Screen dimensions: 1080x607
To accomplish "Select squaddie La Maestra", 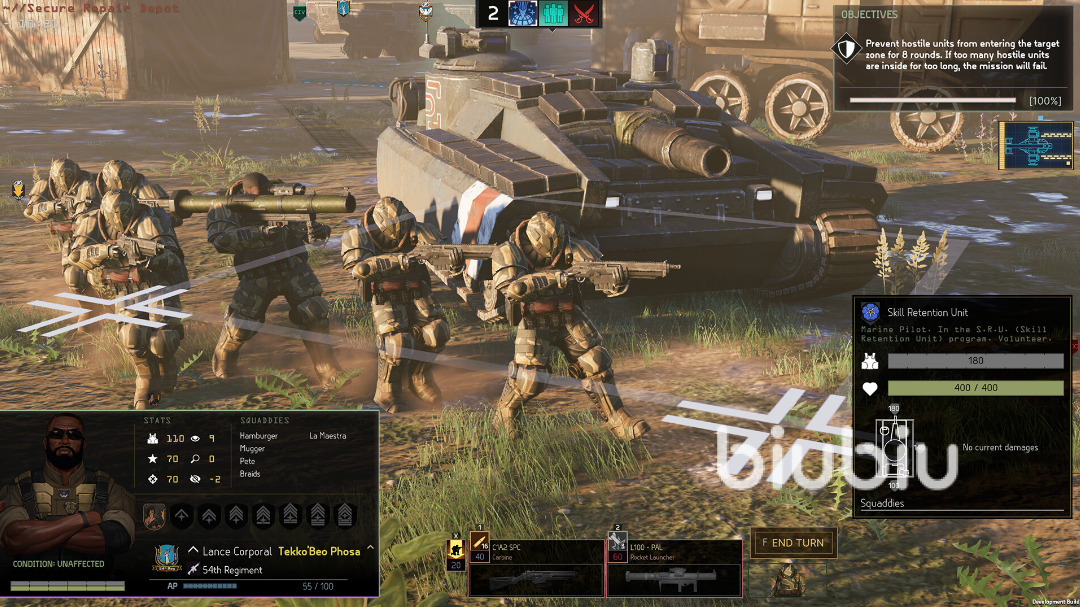I will pyautogui.click(x=327, y=436).
